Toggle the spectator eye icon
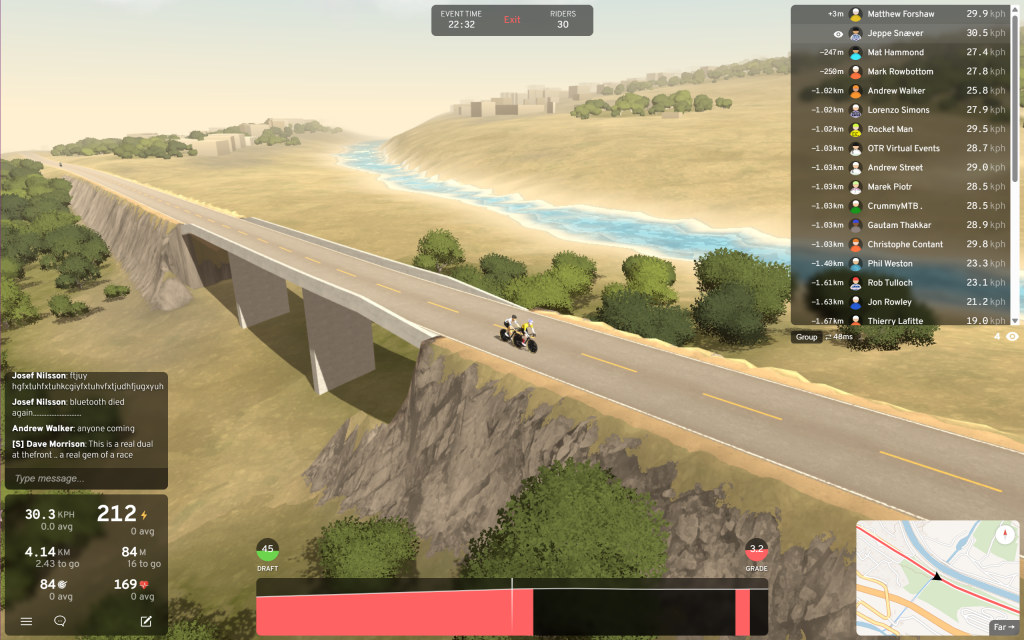The height and width of the screenshot is (640, 1024). tap(1012, 337)
